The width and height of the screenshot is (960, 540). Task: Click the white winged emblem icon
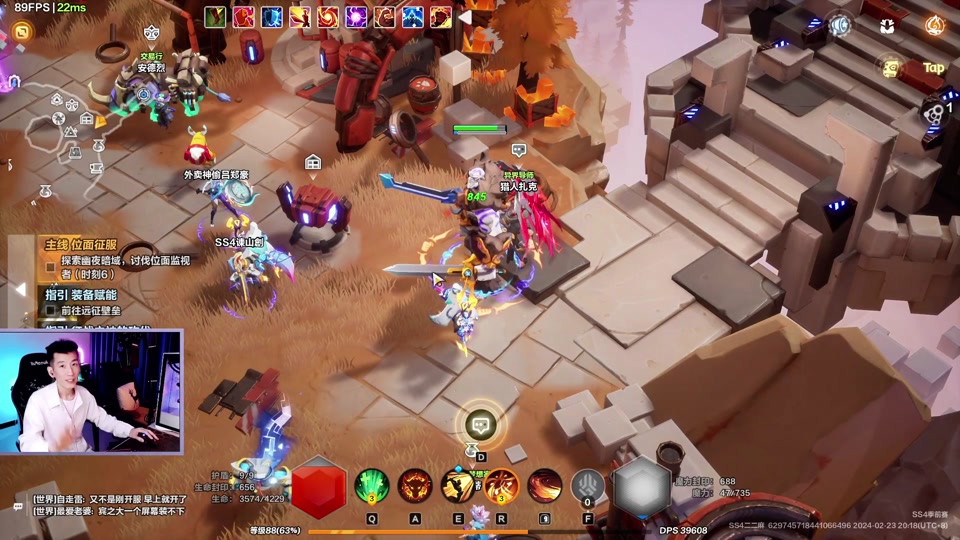[887, 25]
